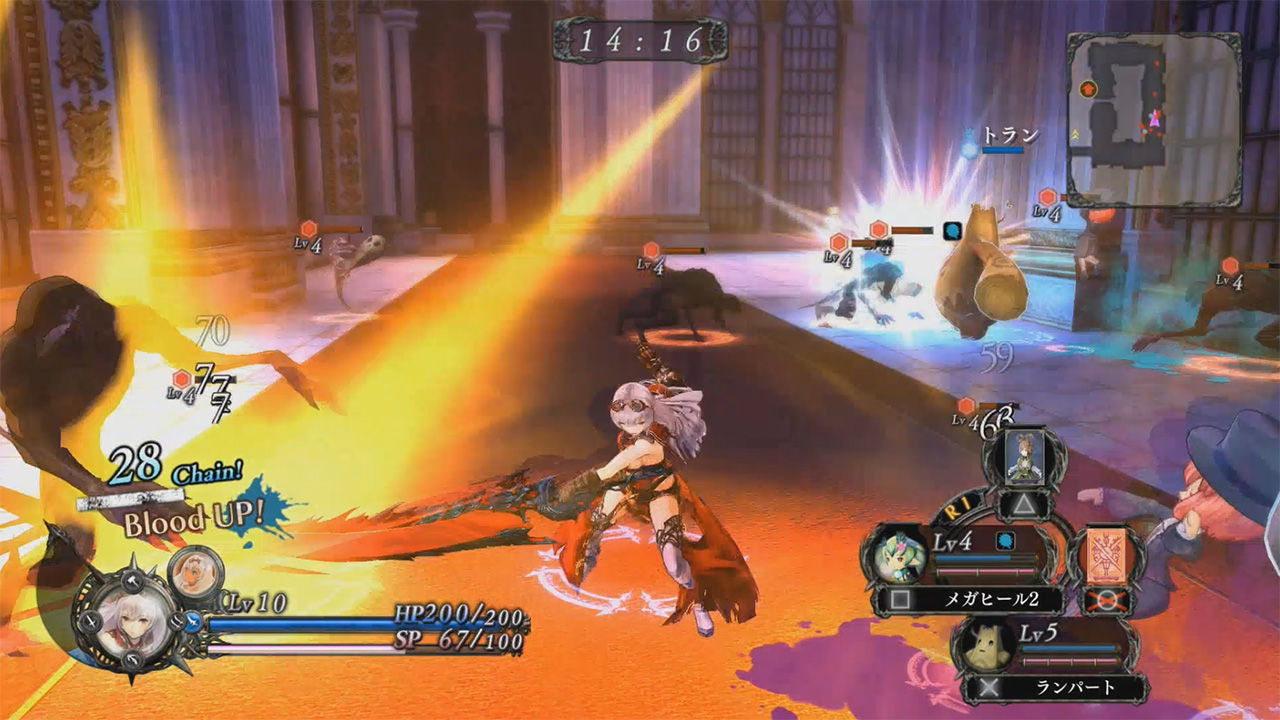
Task: Click the dungeon minimap
Action: (x=1153, y=120)
